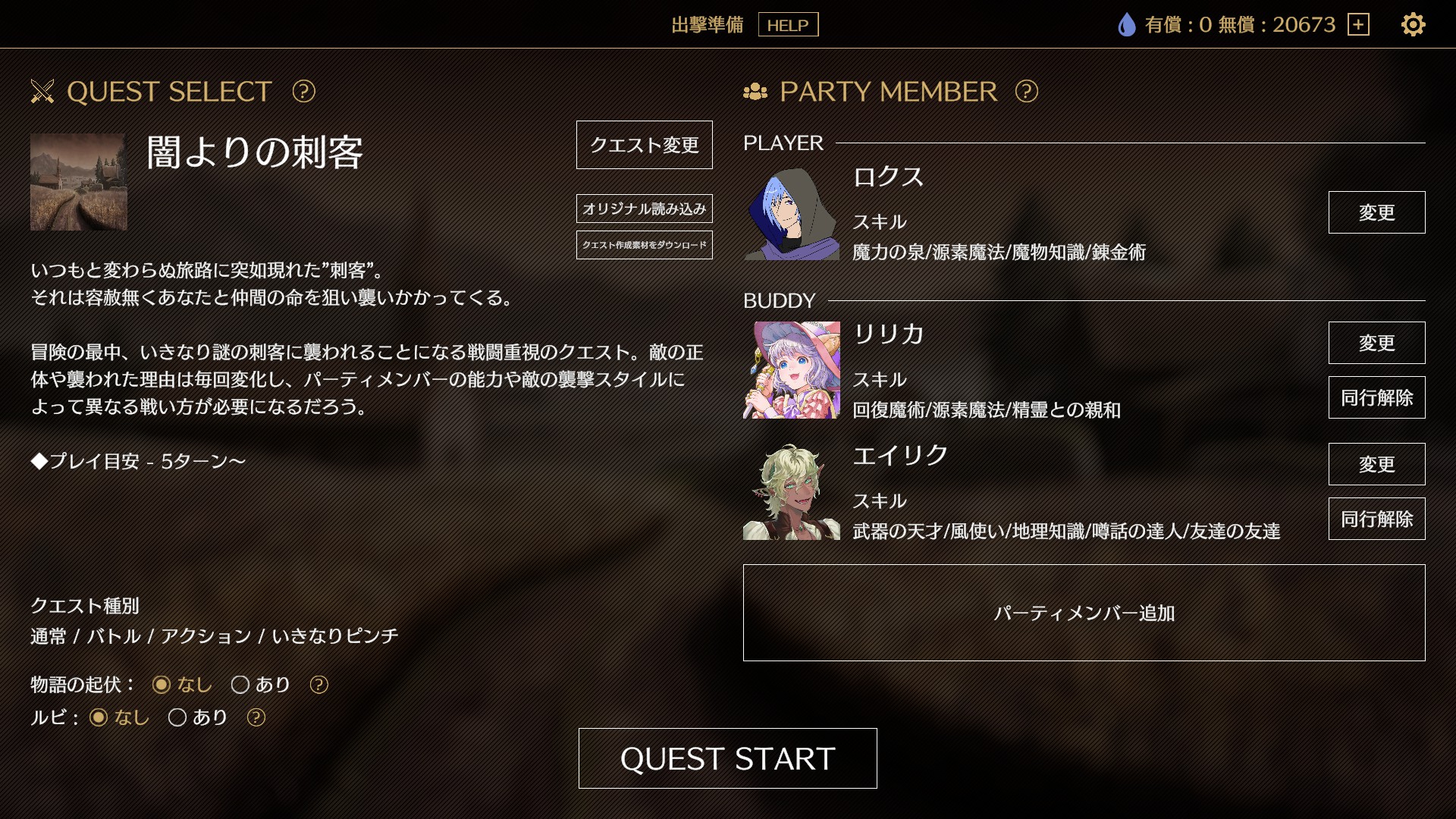Click the party group icon beside PARTY MEMBER
The image size is (1456, 819).
[x=756, y=93]
